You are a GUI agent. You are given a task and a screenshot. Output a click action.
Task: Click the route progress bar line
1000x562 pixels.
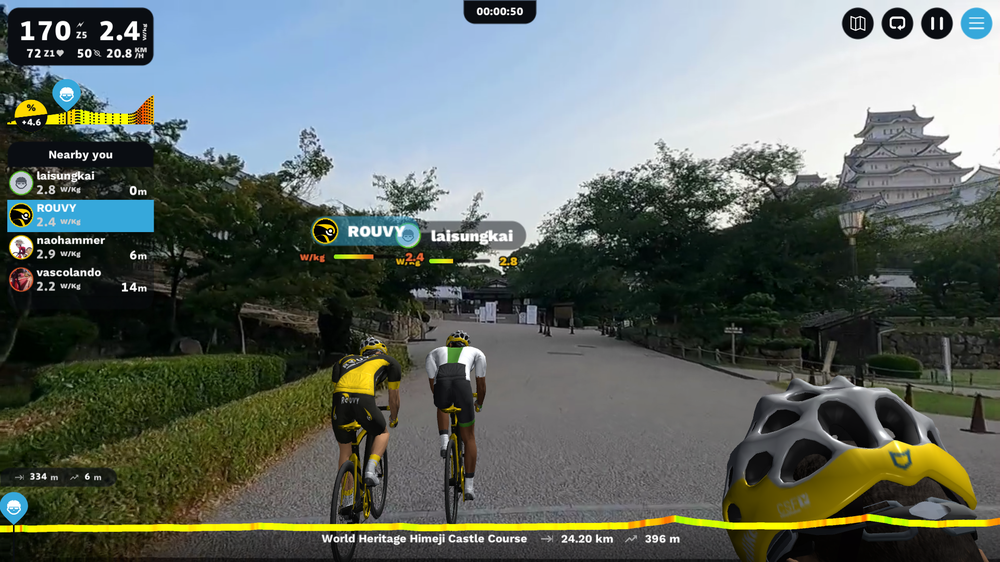point(500,526)
